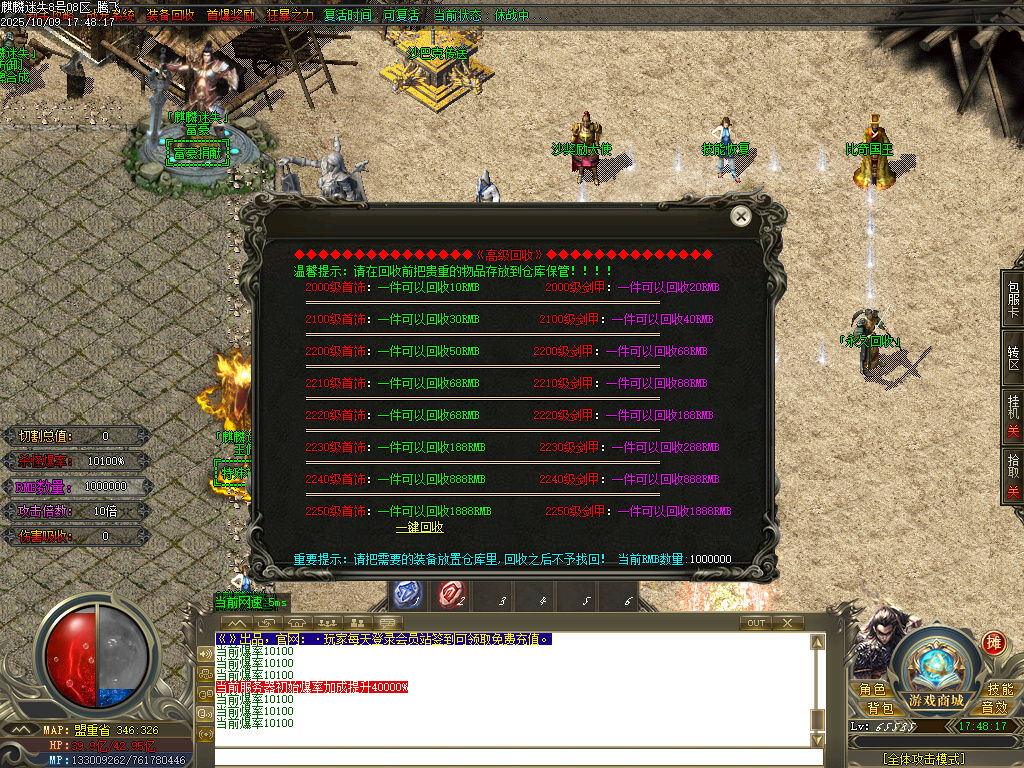The height and width of the screenshot is (768, 1024).
Task: Open the 游戏商城 game shop
Action: [936, 699]
